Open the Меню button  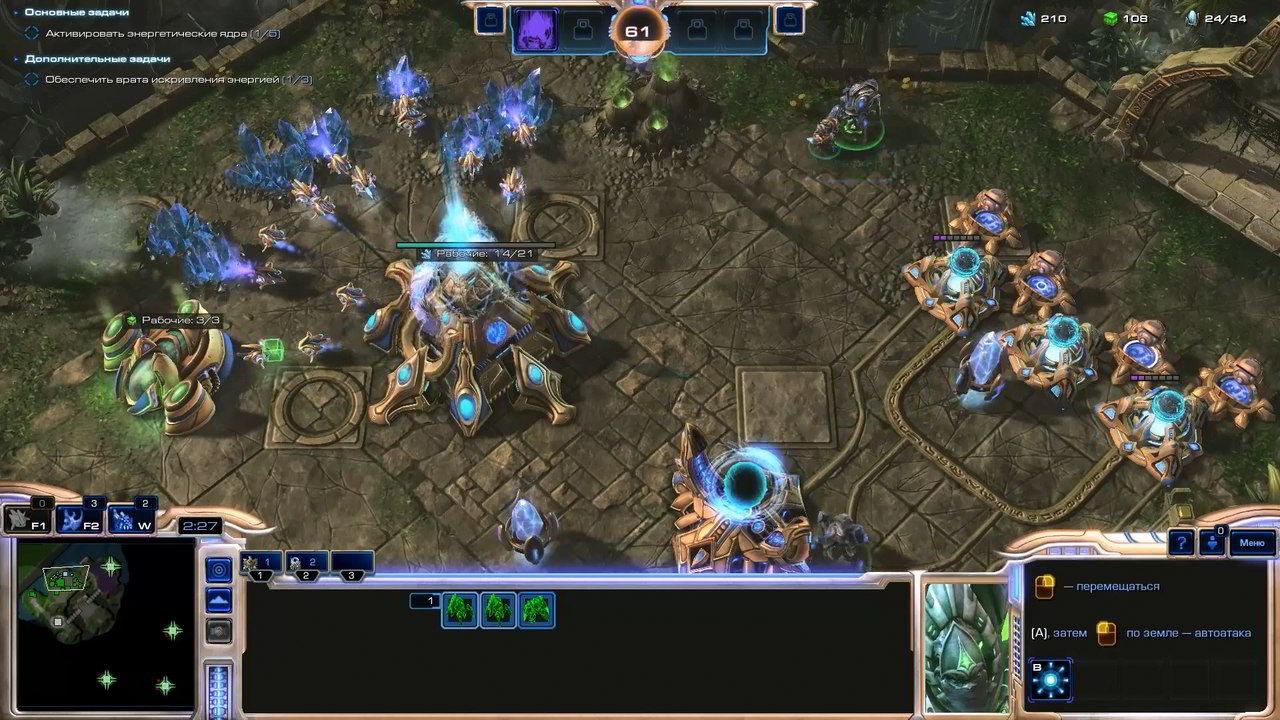tap(1251, 543)
